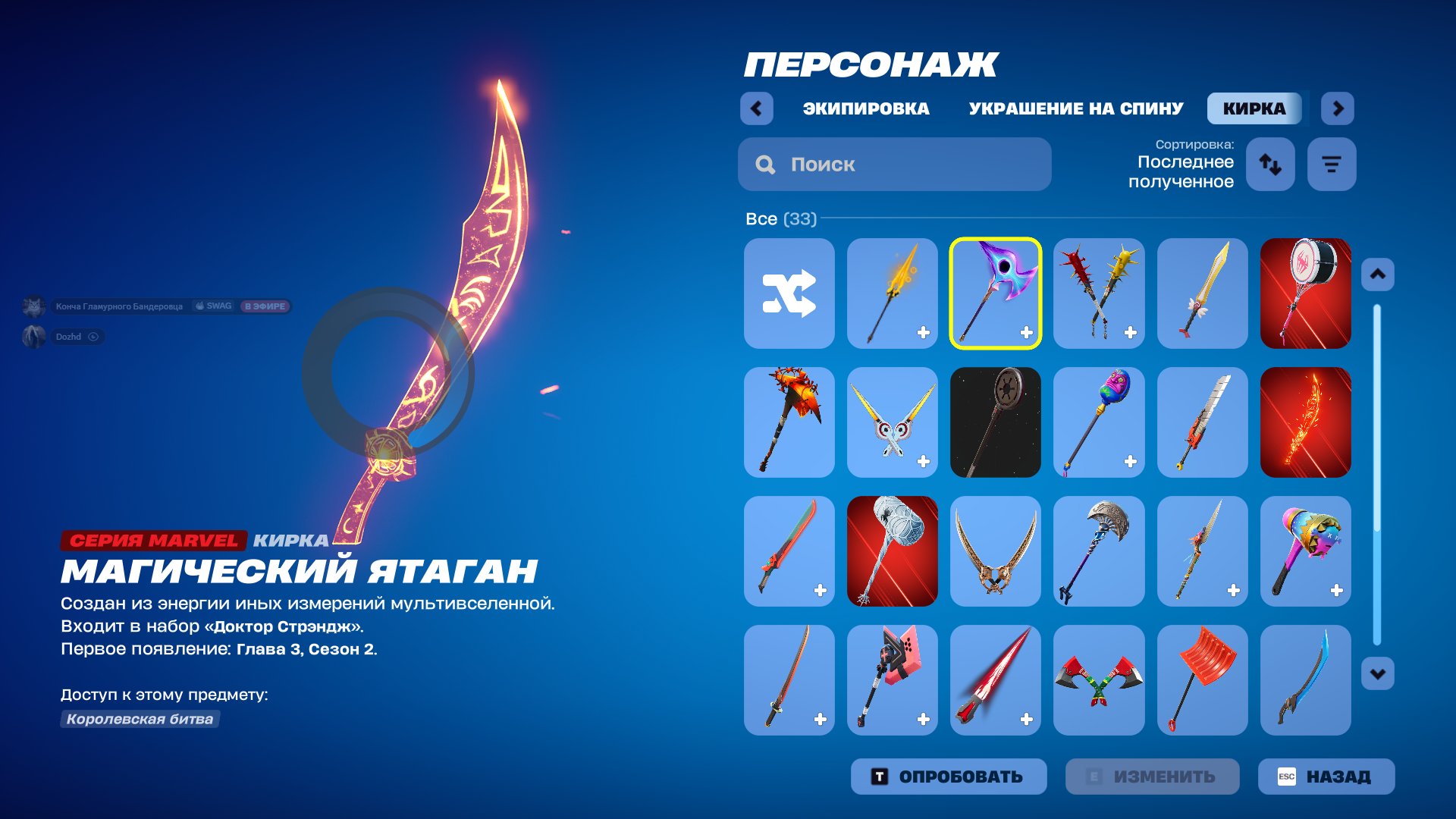Select the highlighted purple axe pickaxe
Image resolution: width=1456 pixels, height=819 pixels.
point(996,294)
